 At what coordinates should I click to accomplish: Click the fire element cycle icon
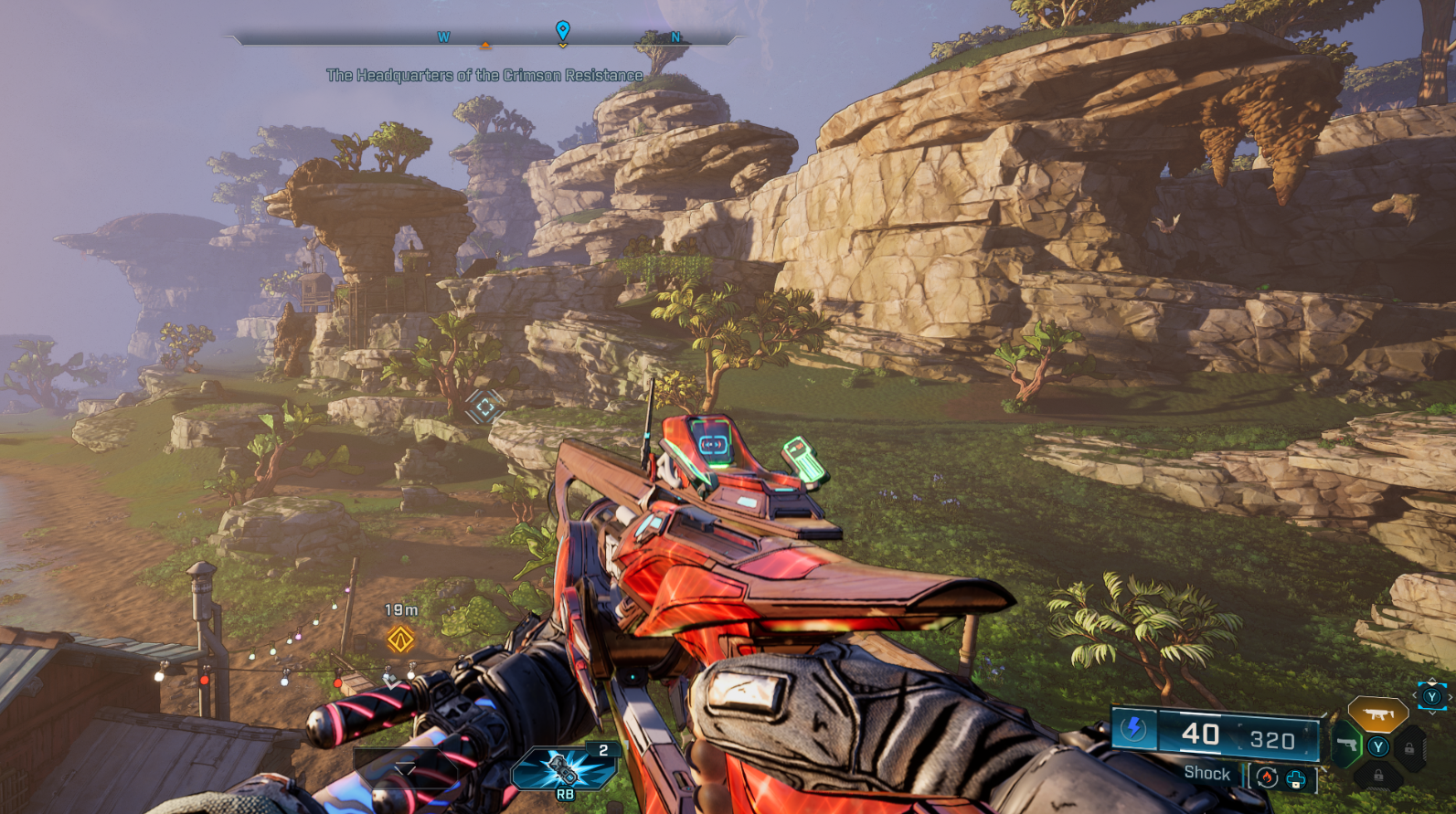click(x=1267, y=777)
